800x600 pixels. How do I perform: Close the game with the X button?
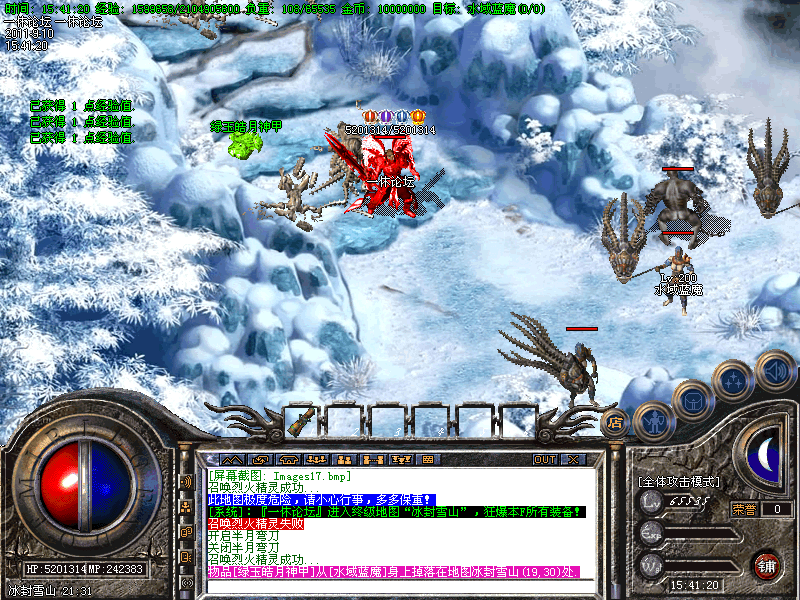[x=572, y=459]
